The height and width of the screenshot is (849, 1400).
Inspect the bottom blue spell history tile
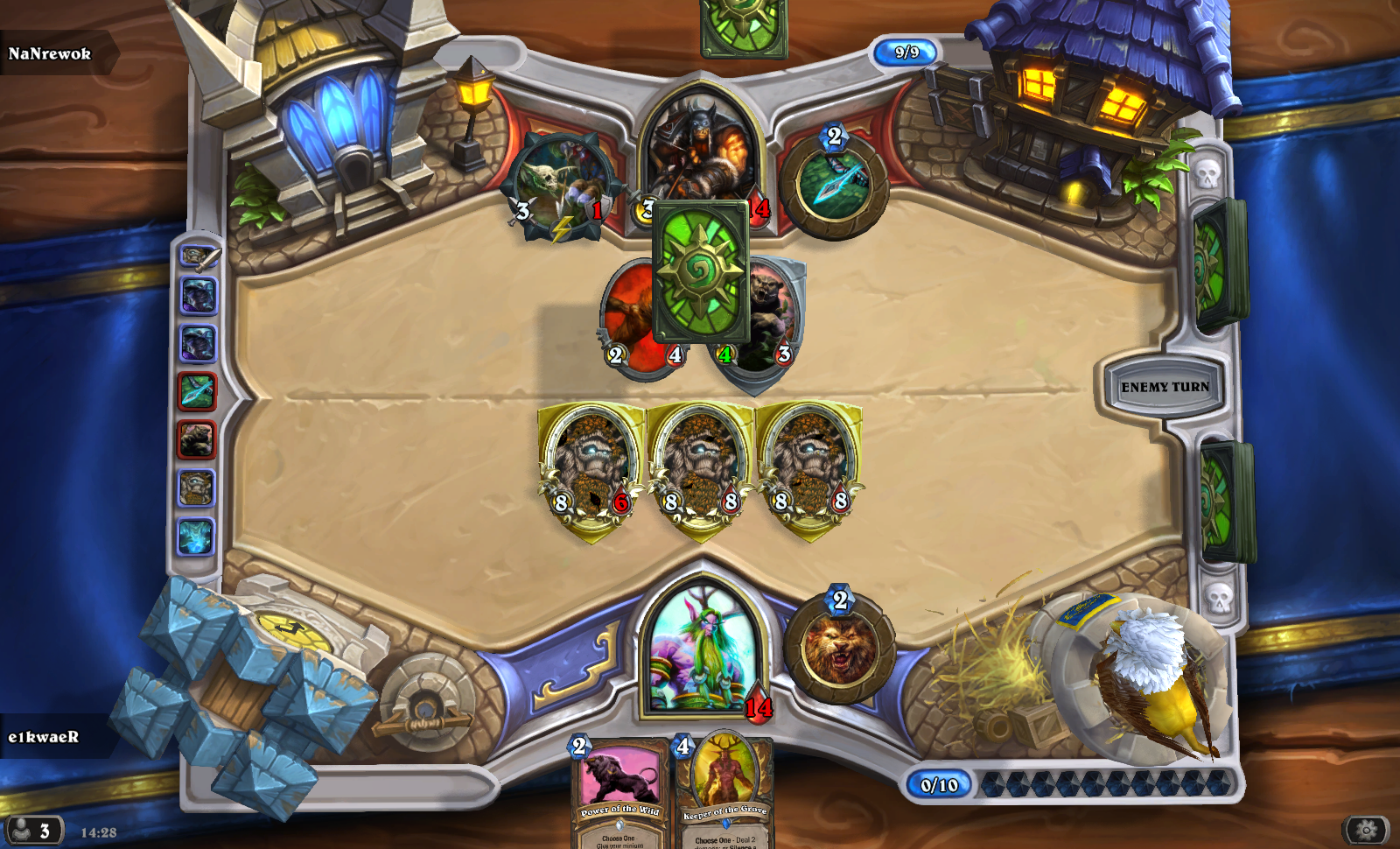[197, 536]
